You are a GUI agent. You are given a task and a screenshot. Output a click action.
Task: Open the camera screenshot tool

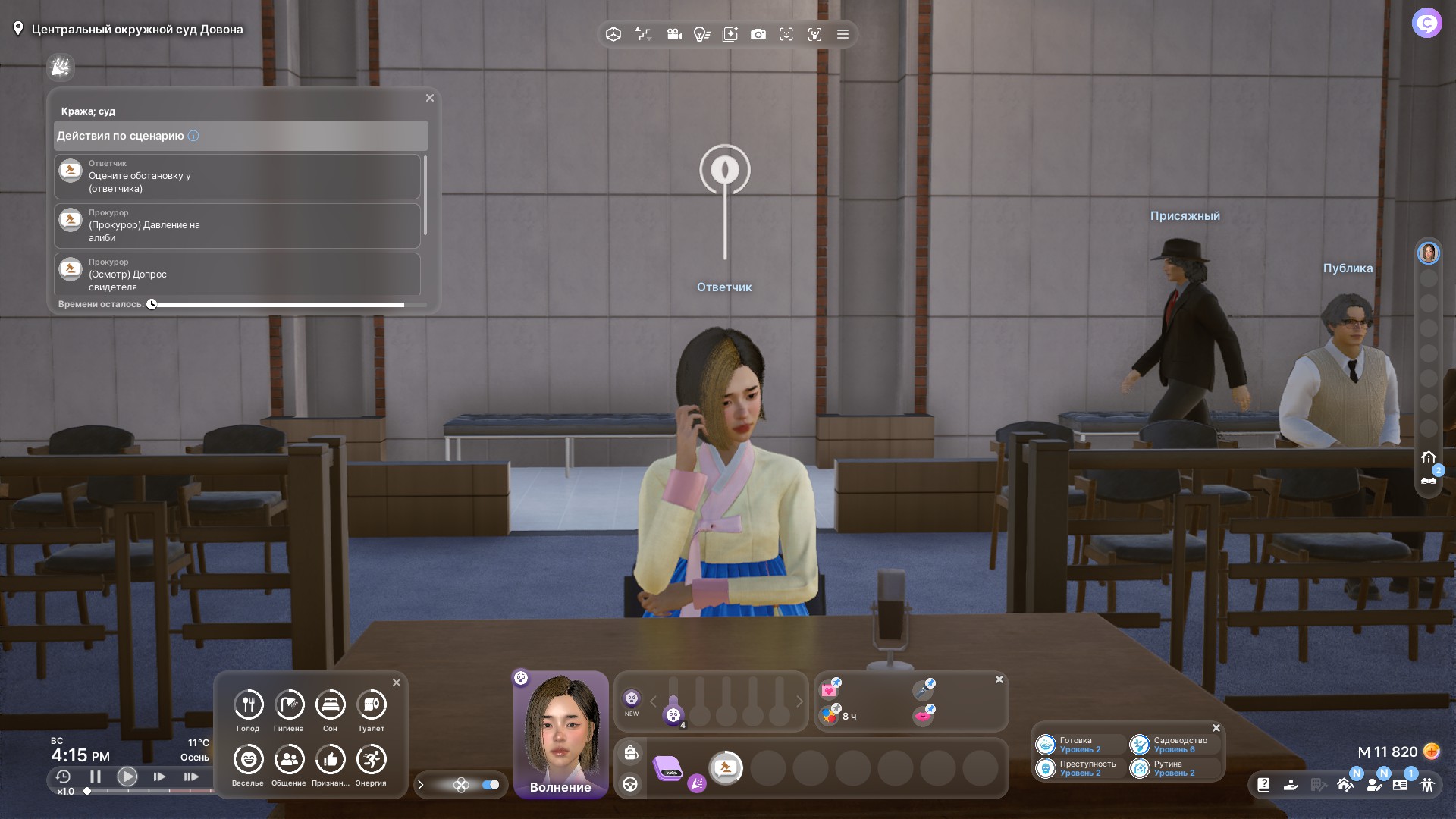click(x=758, y=35)
